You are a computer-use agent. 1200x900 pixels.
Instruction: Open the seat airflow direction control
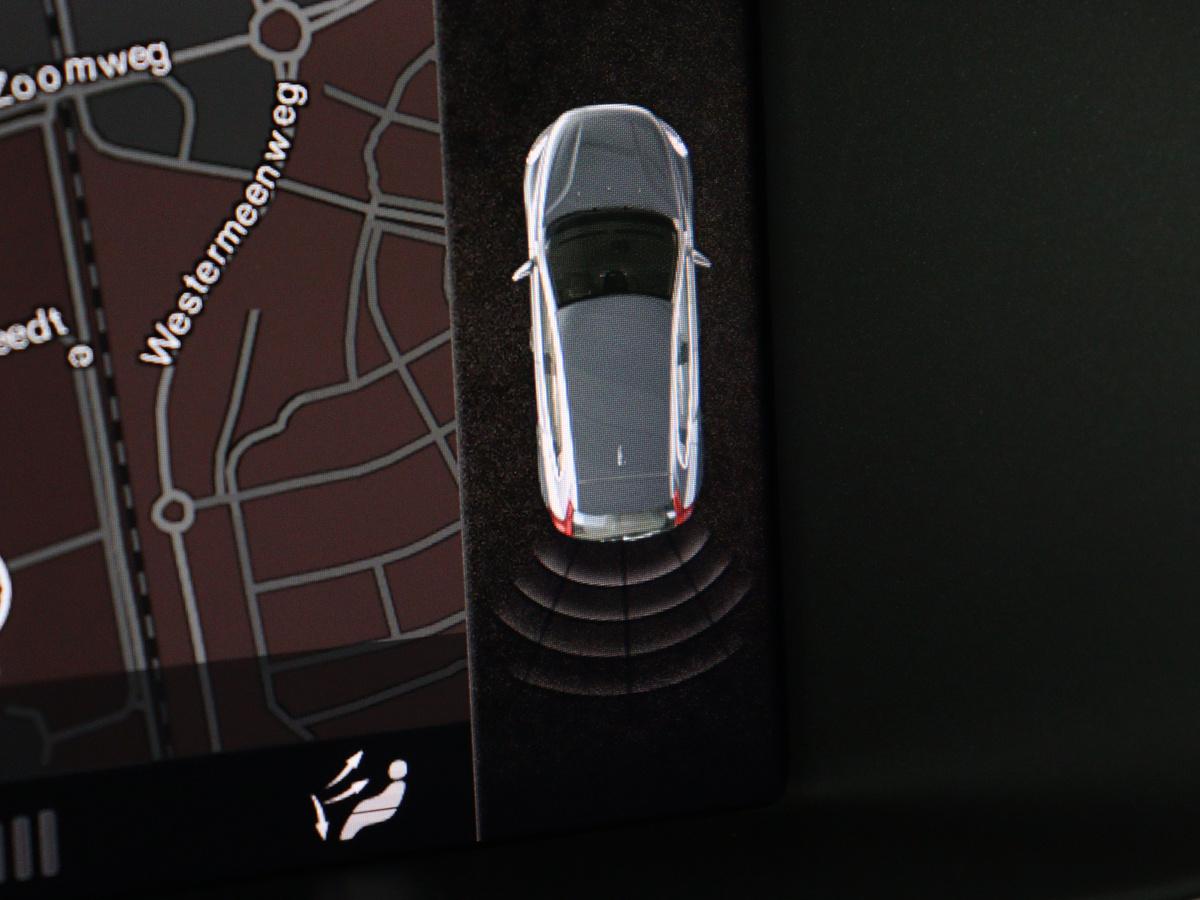click(x=361, y=797)
